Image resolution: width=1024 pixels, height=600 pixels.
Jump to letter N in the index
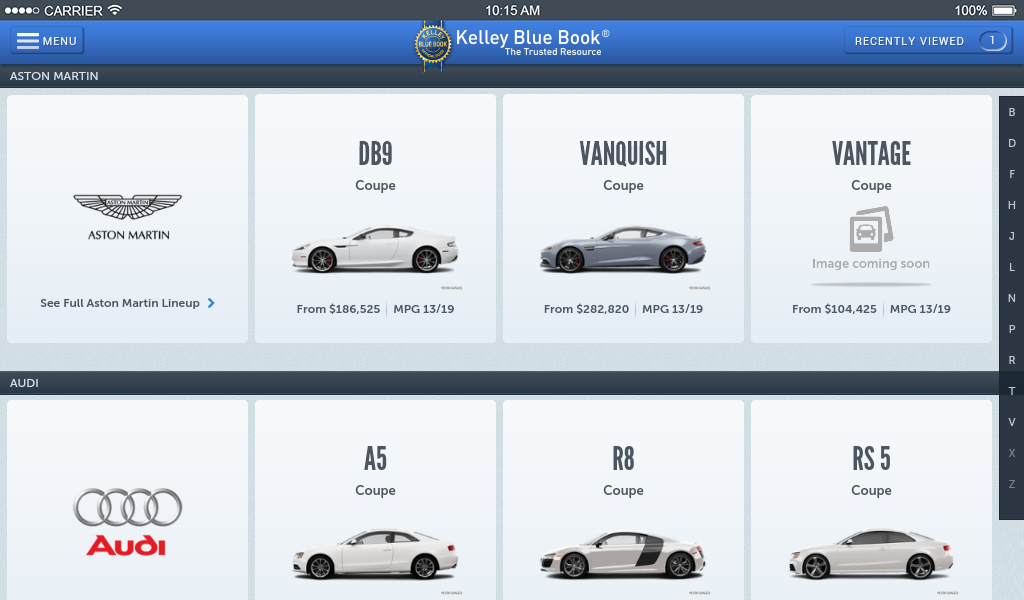pos(1012,298)
